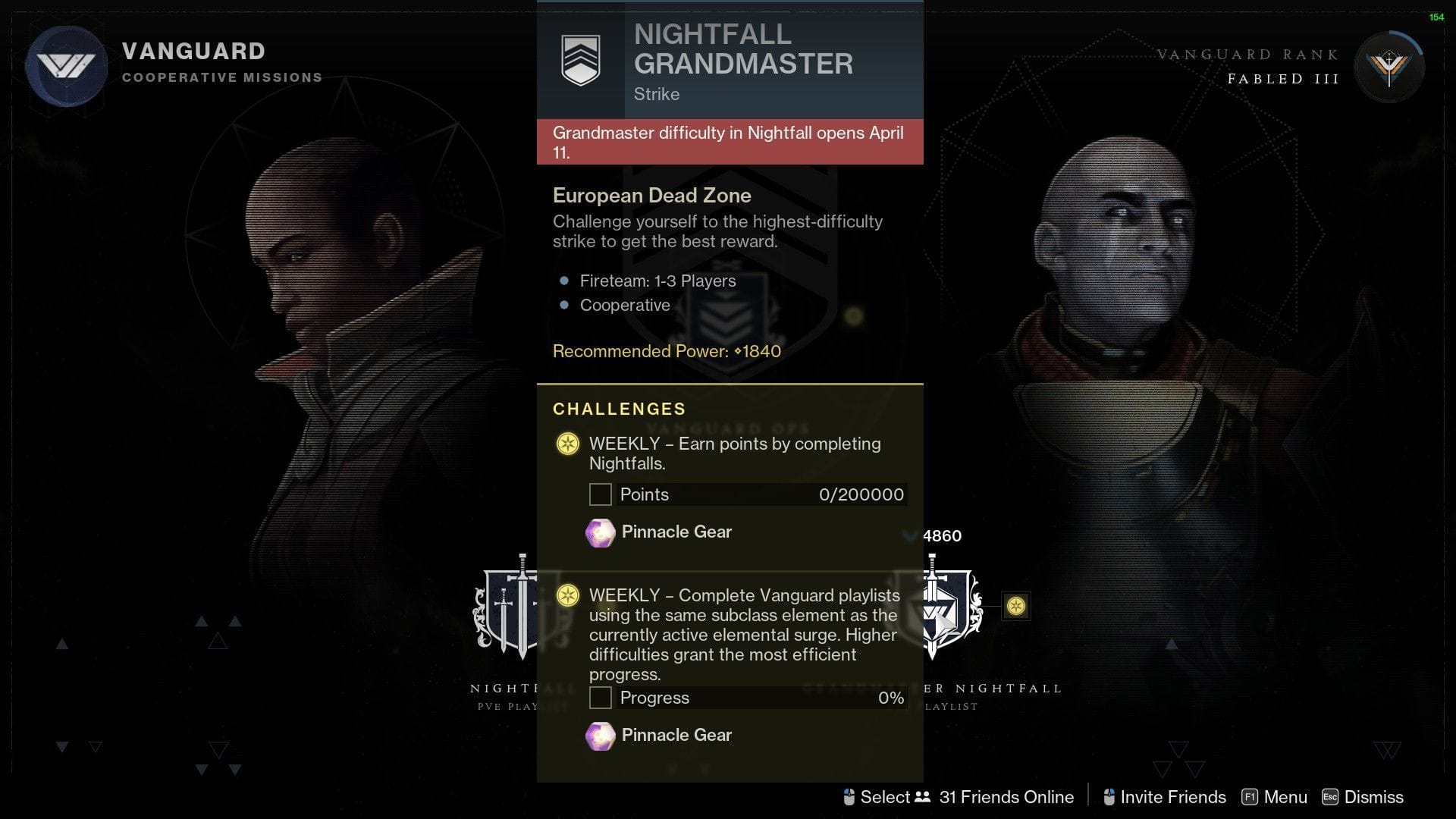Check the Progress challenge checkbox
This screenshot has height=819, width=1456.
click(600, 698)
